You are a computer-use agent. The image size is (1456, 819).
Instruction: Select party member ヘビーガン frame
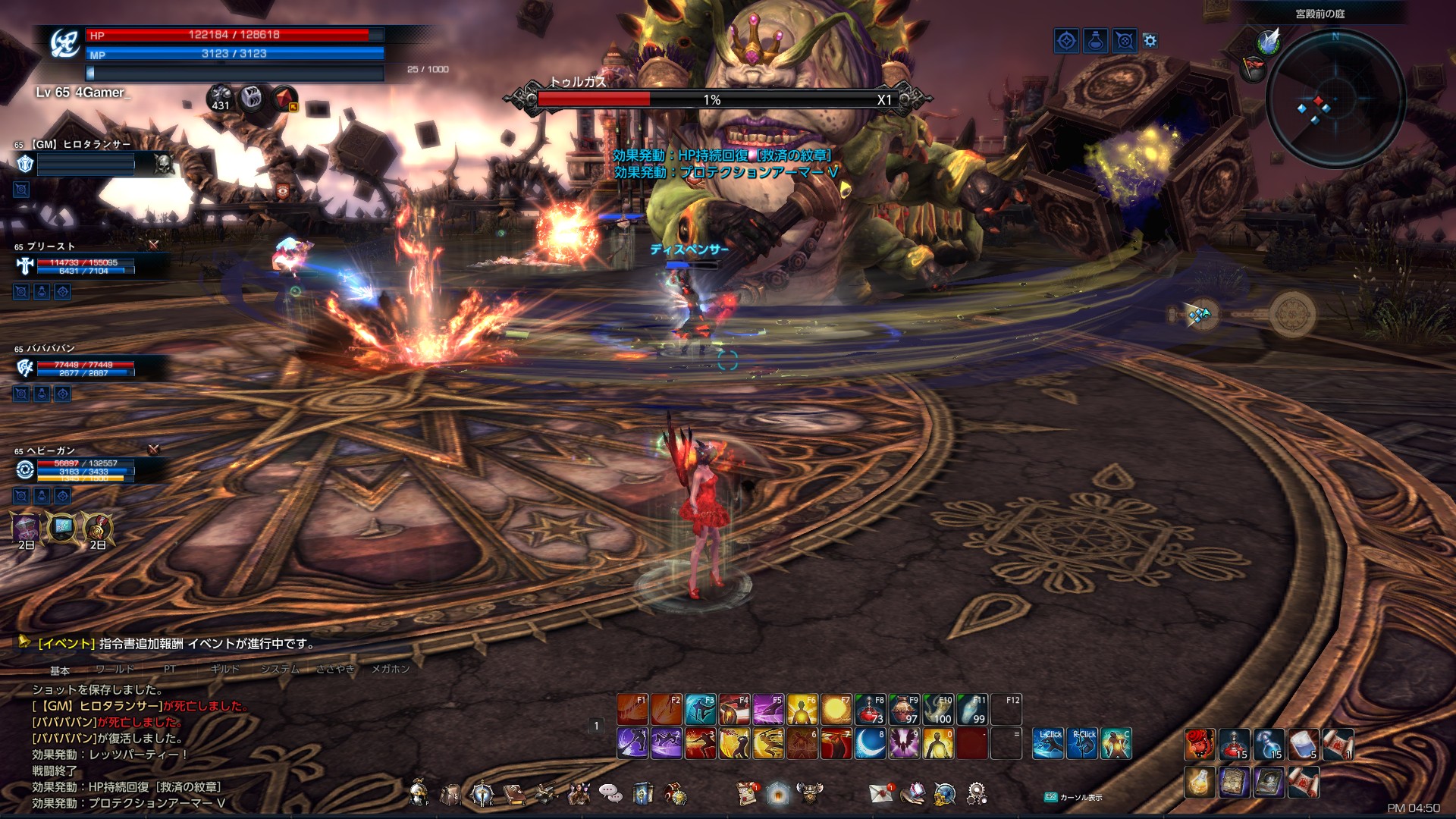pyautogui.click(x=76, y=469)
